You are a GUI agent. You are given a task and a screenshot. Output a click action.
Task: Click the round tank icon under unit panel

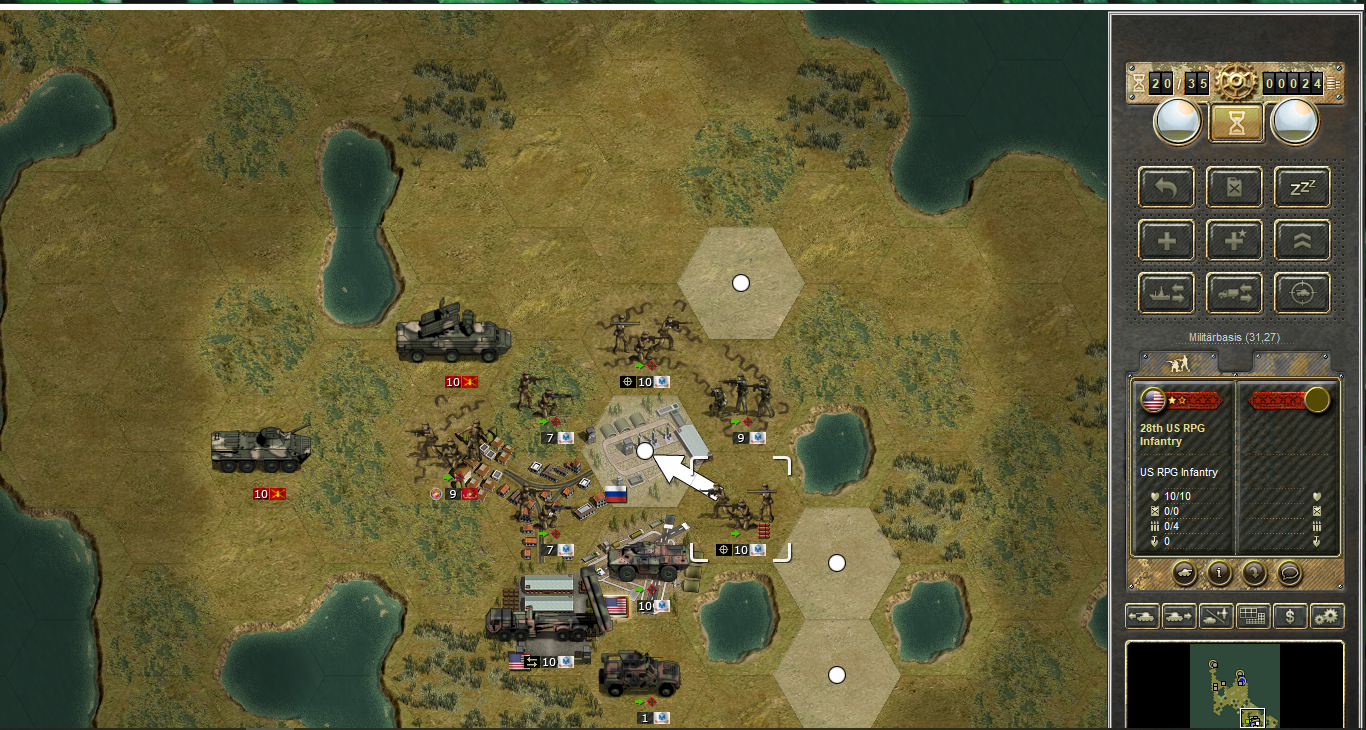[x=1184, y=573]
